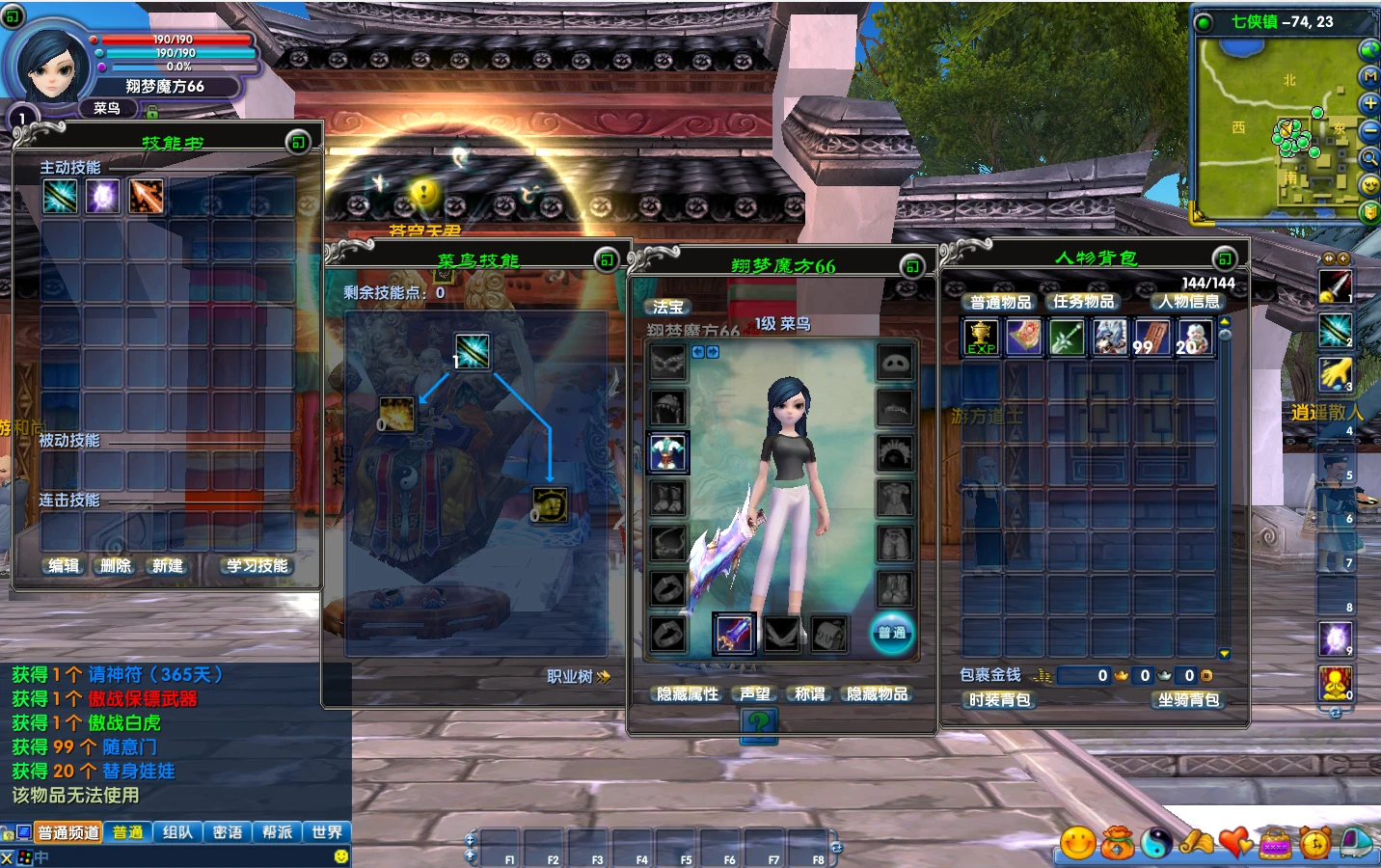1381x868 pixels.
Task: Click the 编辑 edit button
Action: (x=65, y=566)
